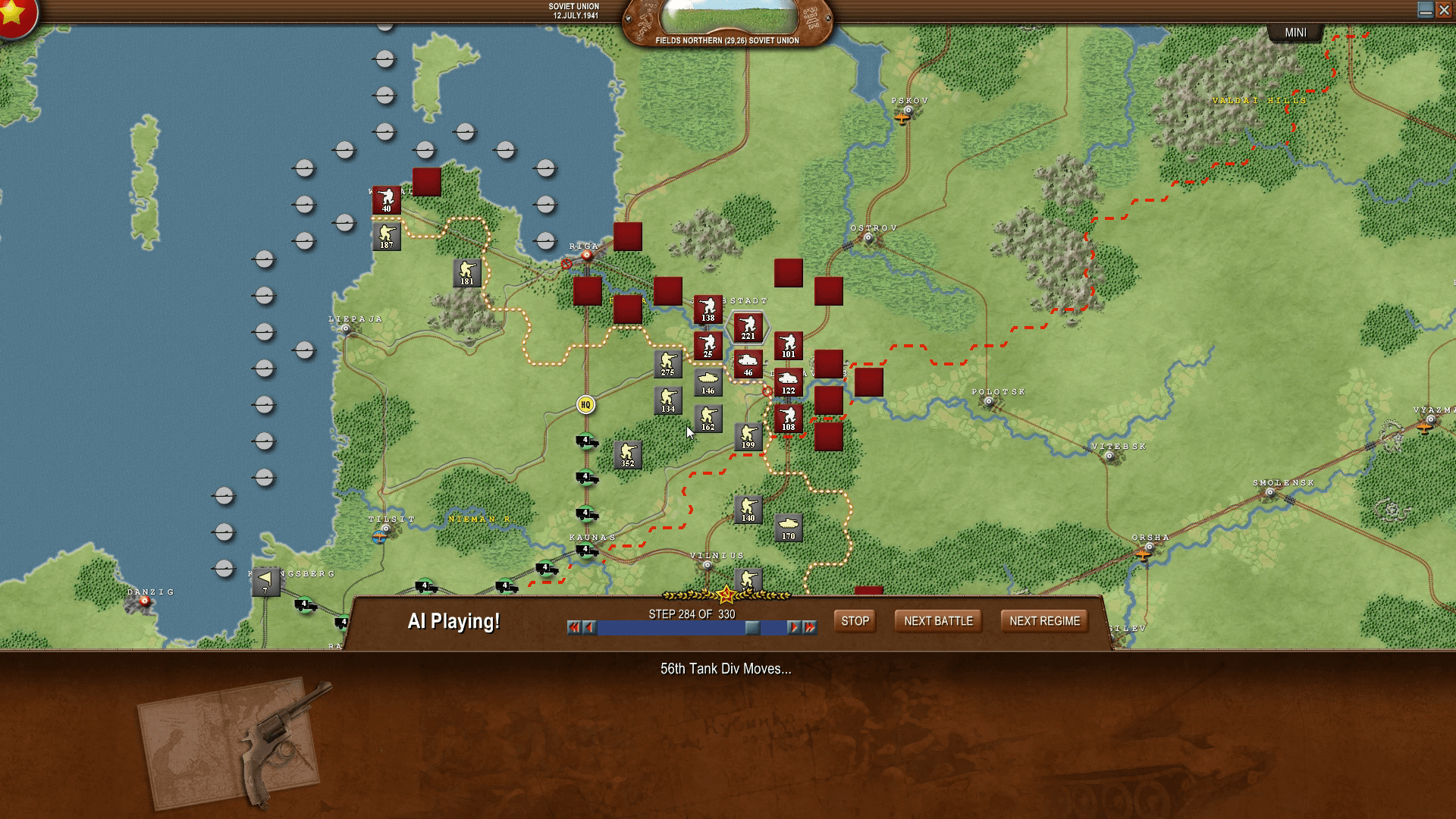Viewport: 1456px width, 819px height.
Task: Click the replay step slider handle
Action: coord(752,627)
